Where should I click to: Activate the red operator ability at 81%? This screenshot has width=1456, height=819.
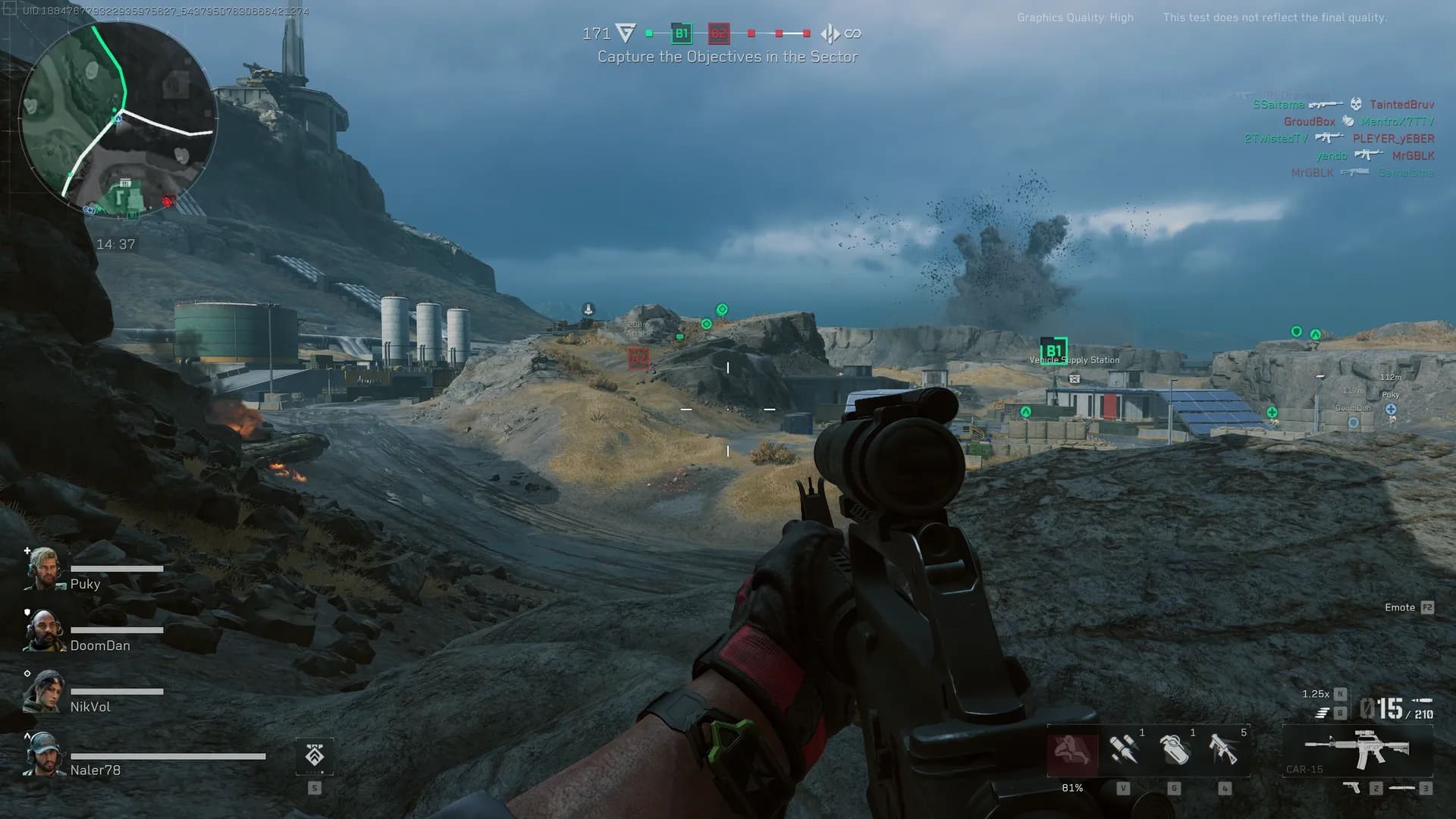1072,752
